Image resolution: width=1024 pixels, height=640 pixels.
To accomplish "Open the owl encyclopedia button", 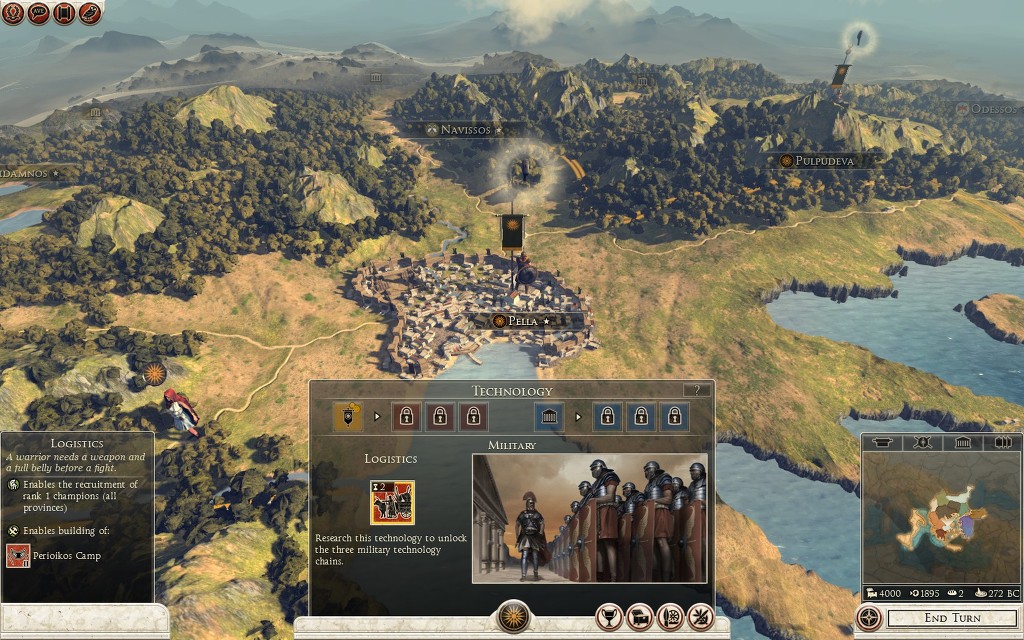I will pyautogui.click(x=90, y=13).
